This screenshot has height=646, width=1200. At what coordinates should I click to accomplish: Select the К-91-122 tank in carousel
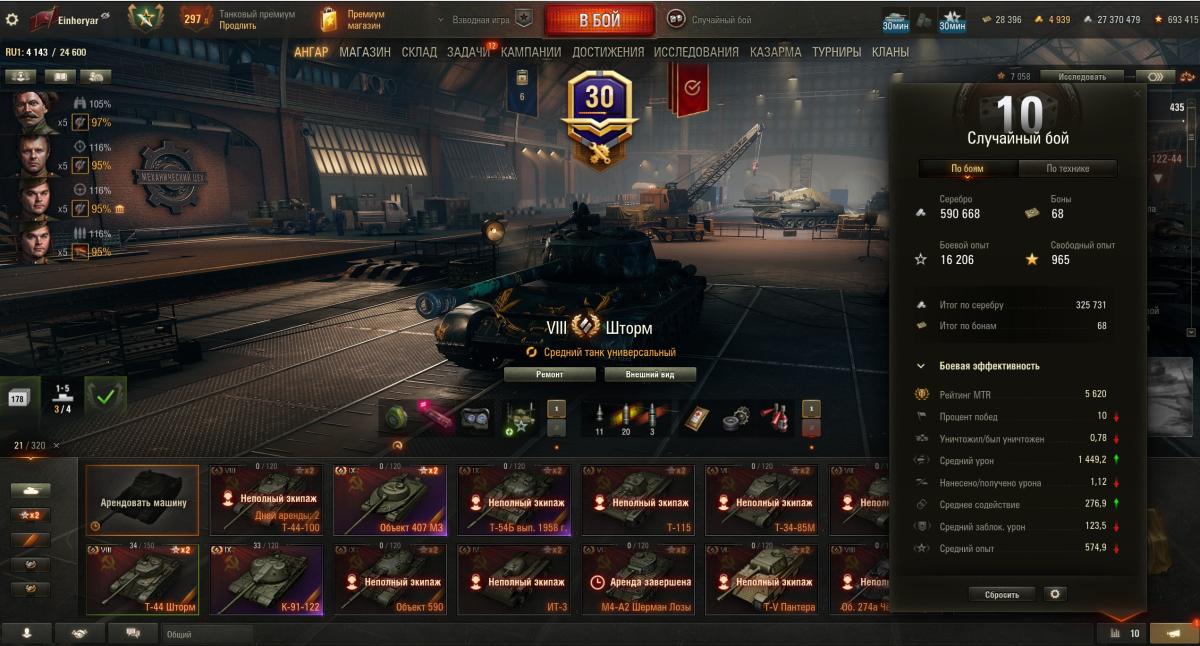coord(266,579)
